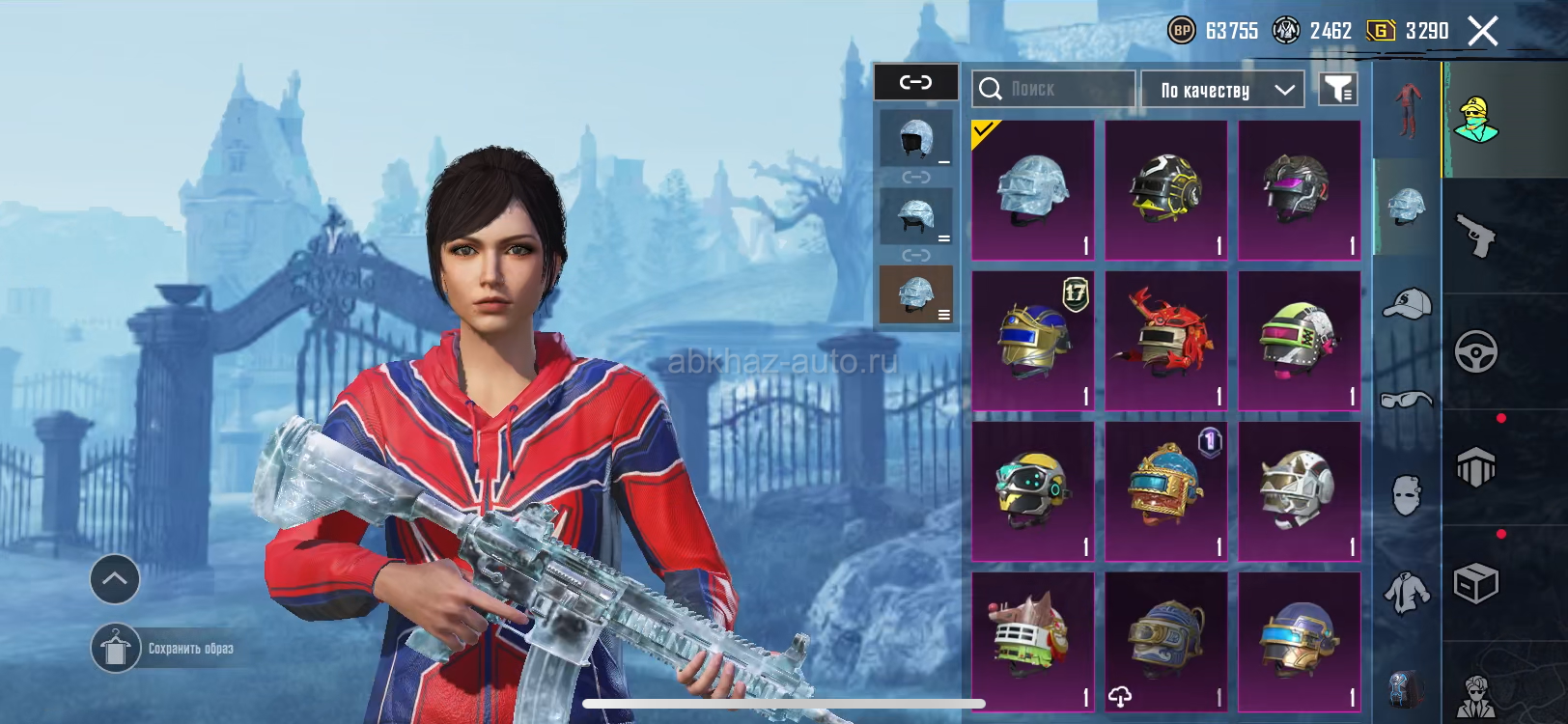The width and height of the screenshot is (1568, 724).
Task: Click the round up-arrow expand button
Action: tap(115, 579)
